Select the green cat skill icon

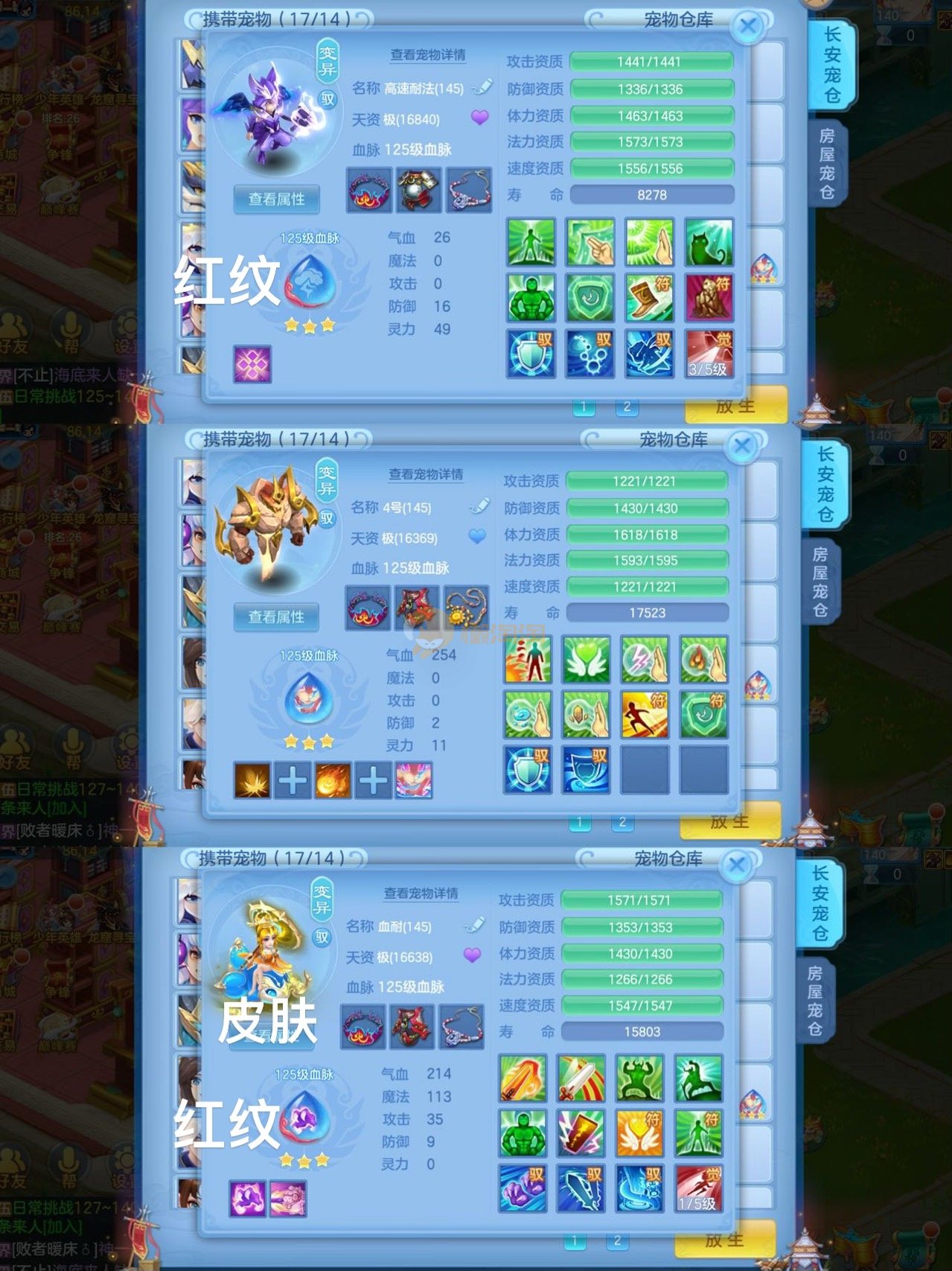pyautogui.click(x=709, y=243)
